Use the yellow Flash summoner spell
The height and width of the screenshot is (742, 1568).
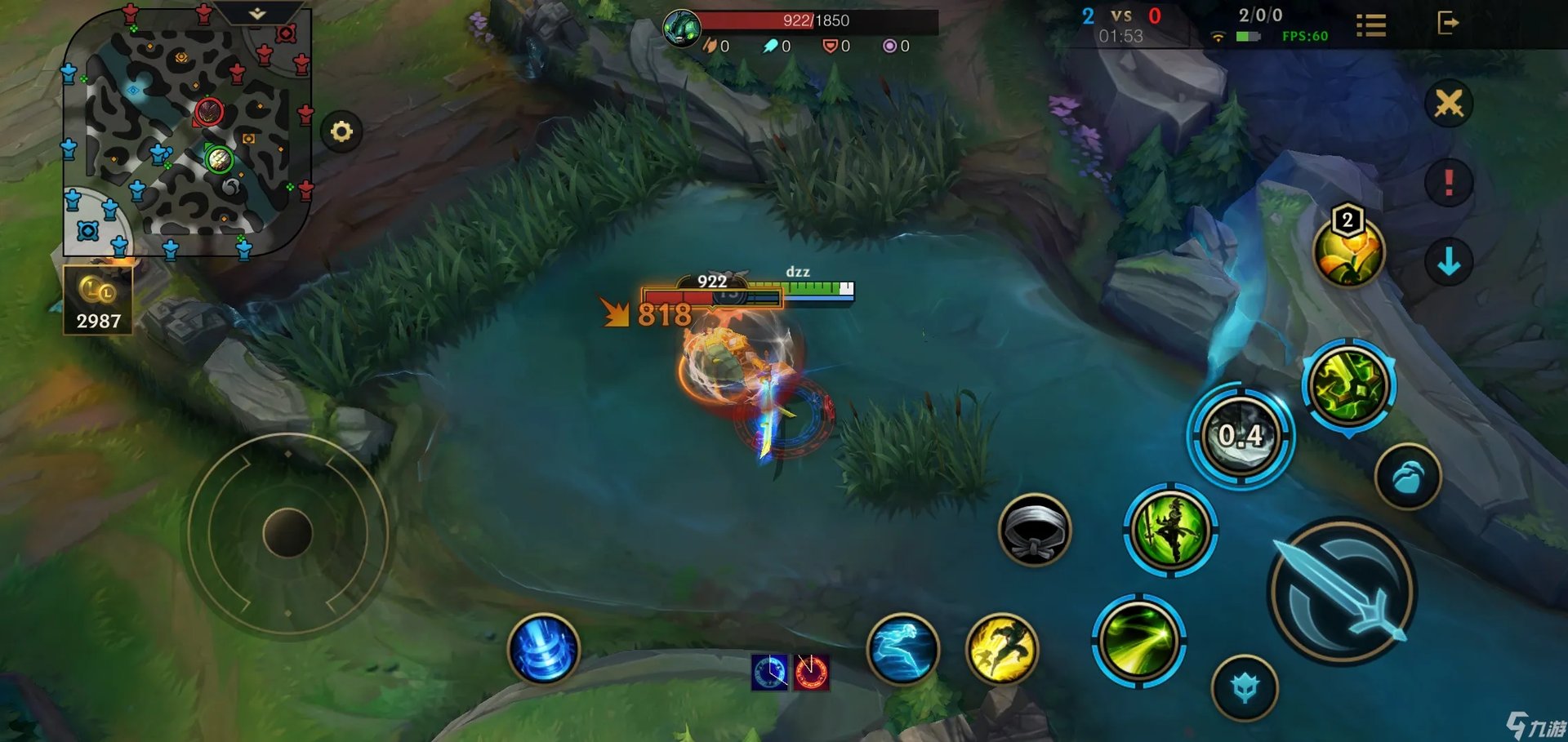(x=1002, y=649)
